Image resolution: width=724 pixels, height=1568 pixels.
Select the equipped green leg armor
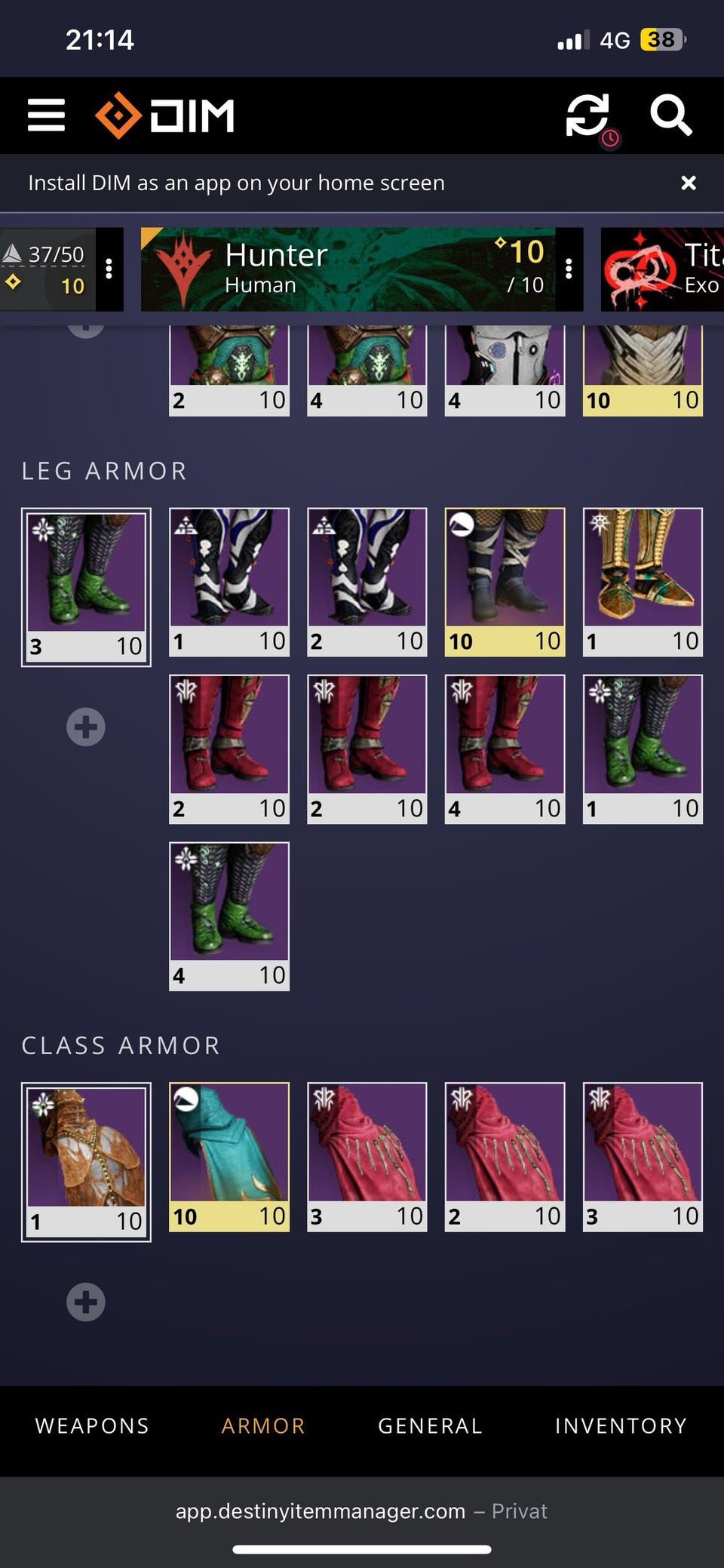(86, 586)
